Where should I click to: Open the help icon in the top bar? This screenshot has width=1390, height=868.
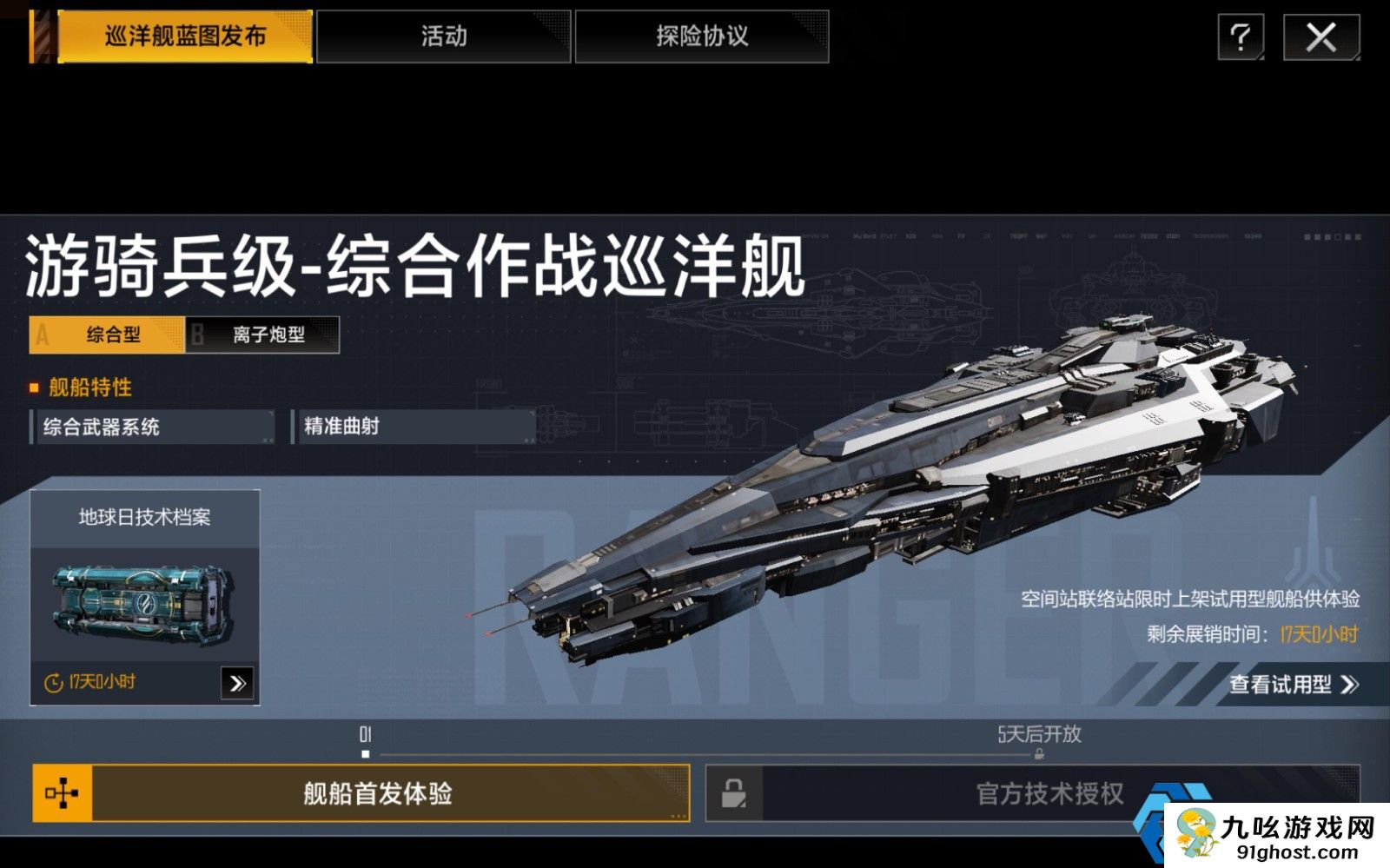tap(1241, 38)
